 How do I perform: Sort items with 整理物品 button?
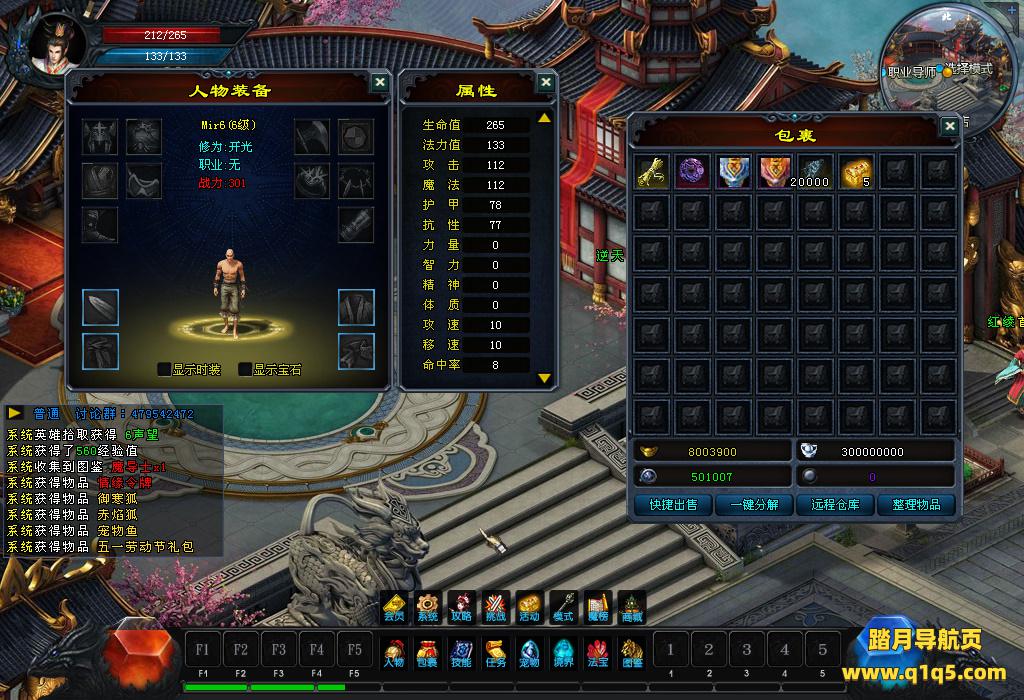[916, 505]
